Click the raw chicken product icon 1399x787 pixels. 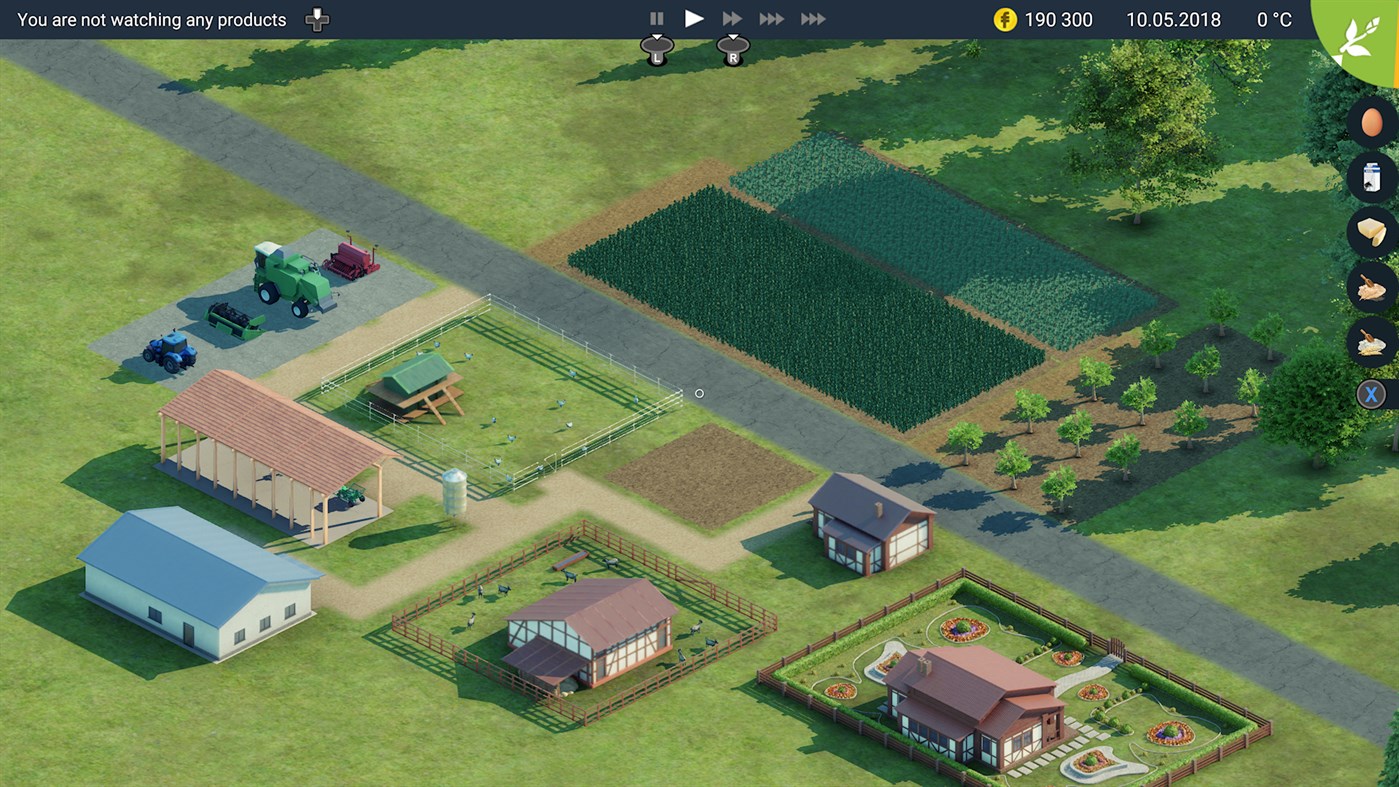[1371, 287]
